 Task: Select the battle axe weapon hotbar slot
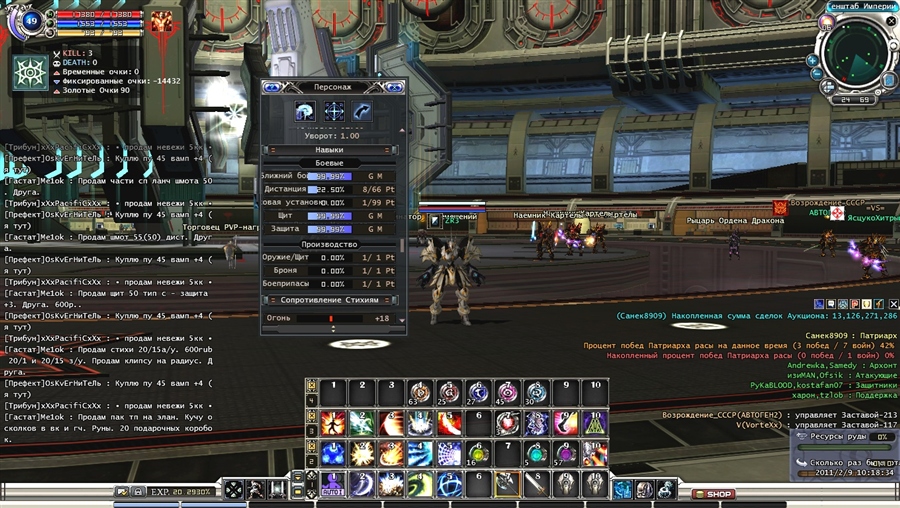tap(508, 484)
